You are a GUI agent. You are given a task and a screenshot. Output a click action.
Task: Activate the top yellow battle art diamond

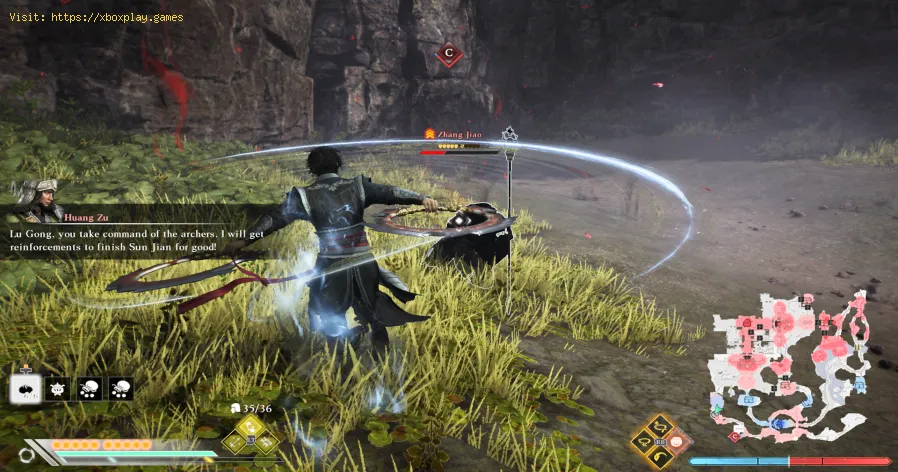659,427
